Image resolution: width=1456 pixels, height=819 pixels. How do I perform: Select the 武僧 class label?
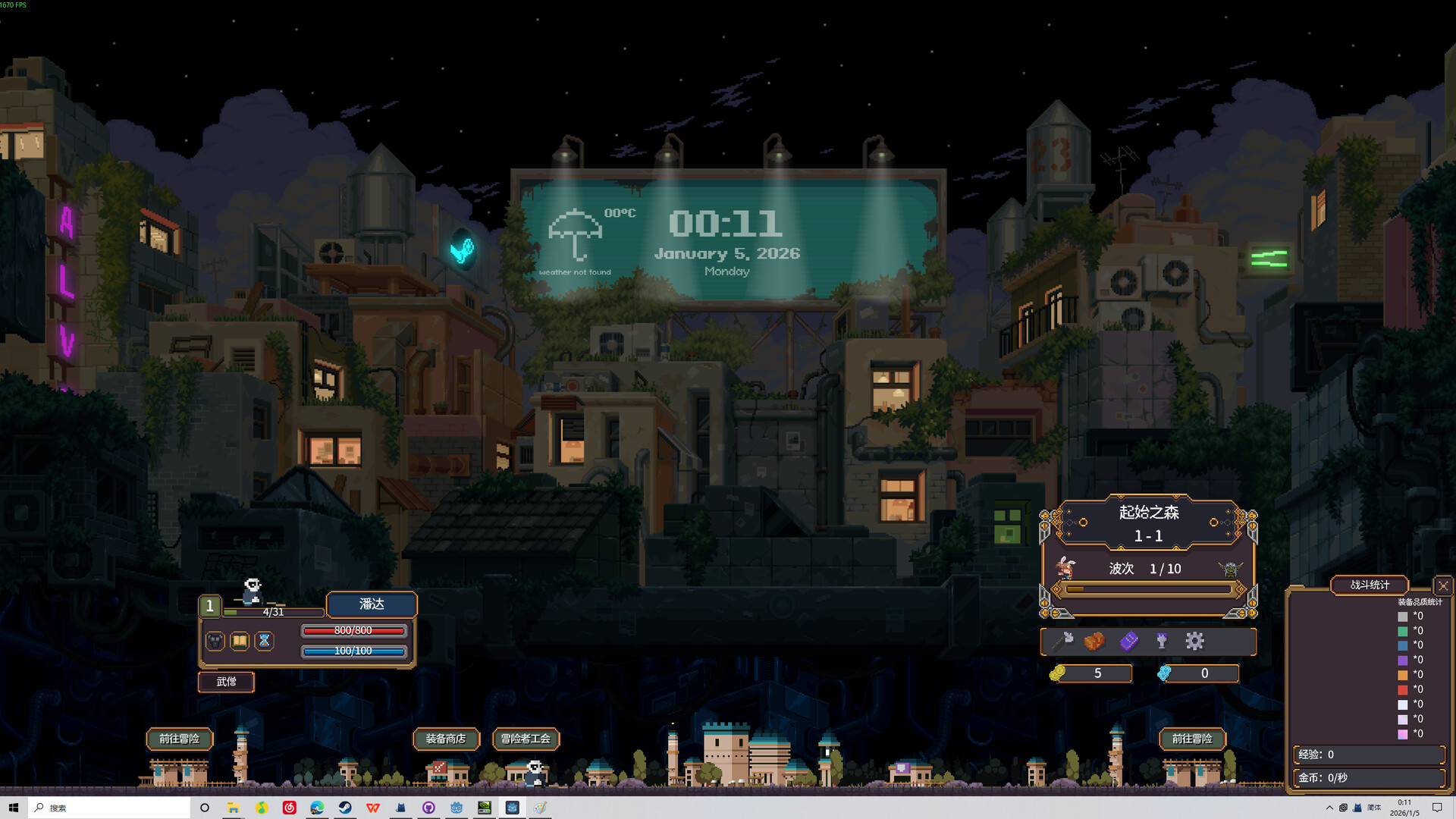[225, 682]
